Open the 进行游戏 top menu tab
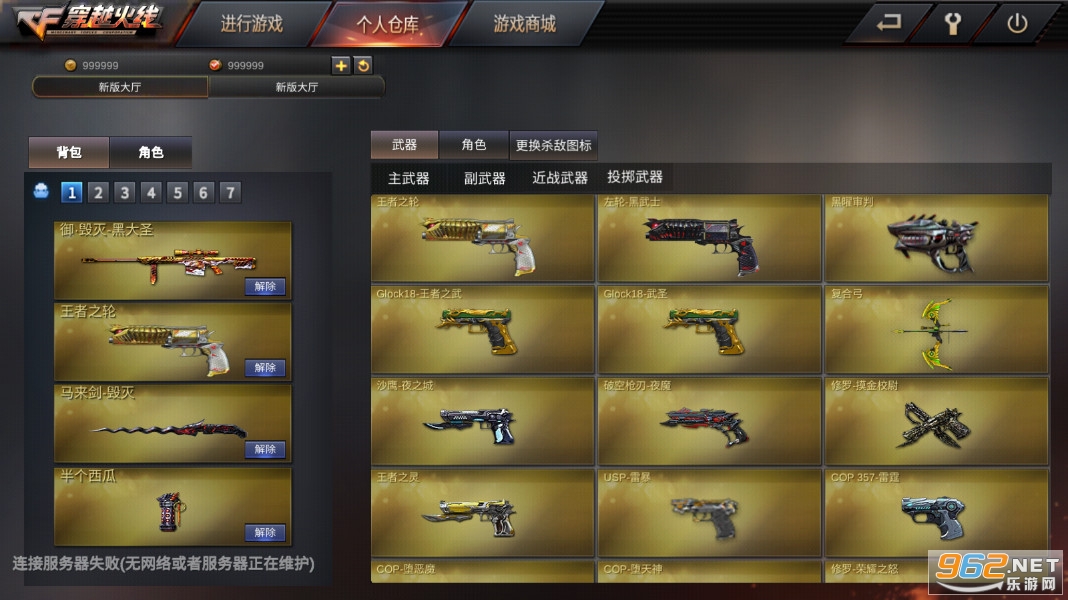The width and height of the screenshot is (1068, 600). pyautogui.click(x=251, y=23)
